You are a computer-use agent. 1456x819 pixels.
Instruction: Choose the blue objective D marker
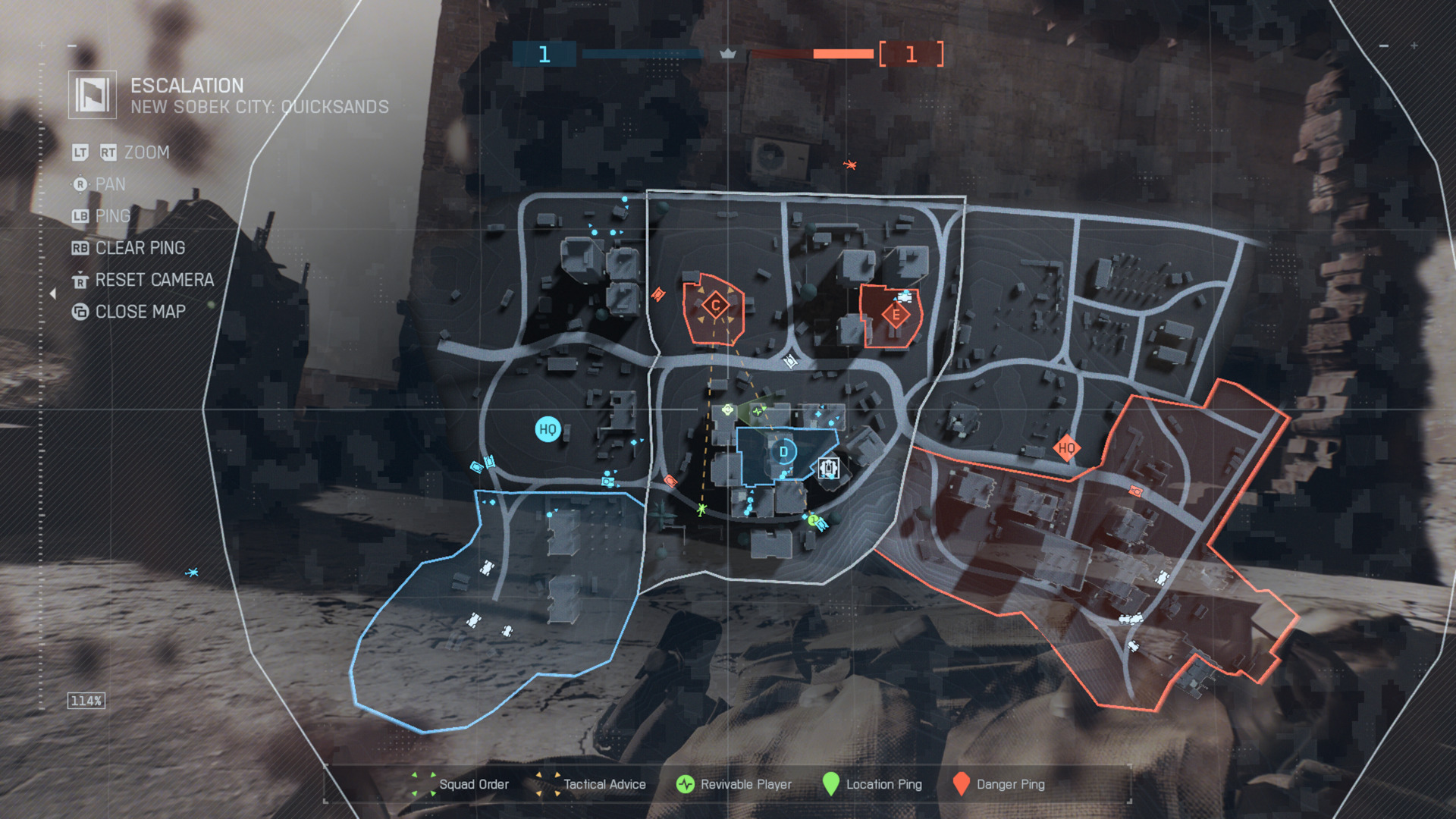pos(783,452)
